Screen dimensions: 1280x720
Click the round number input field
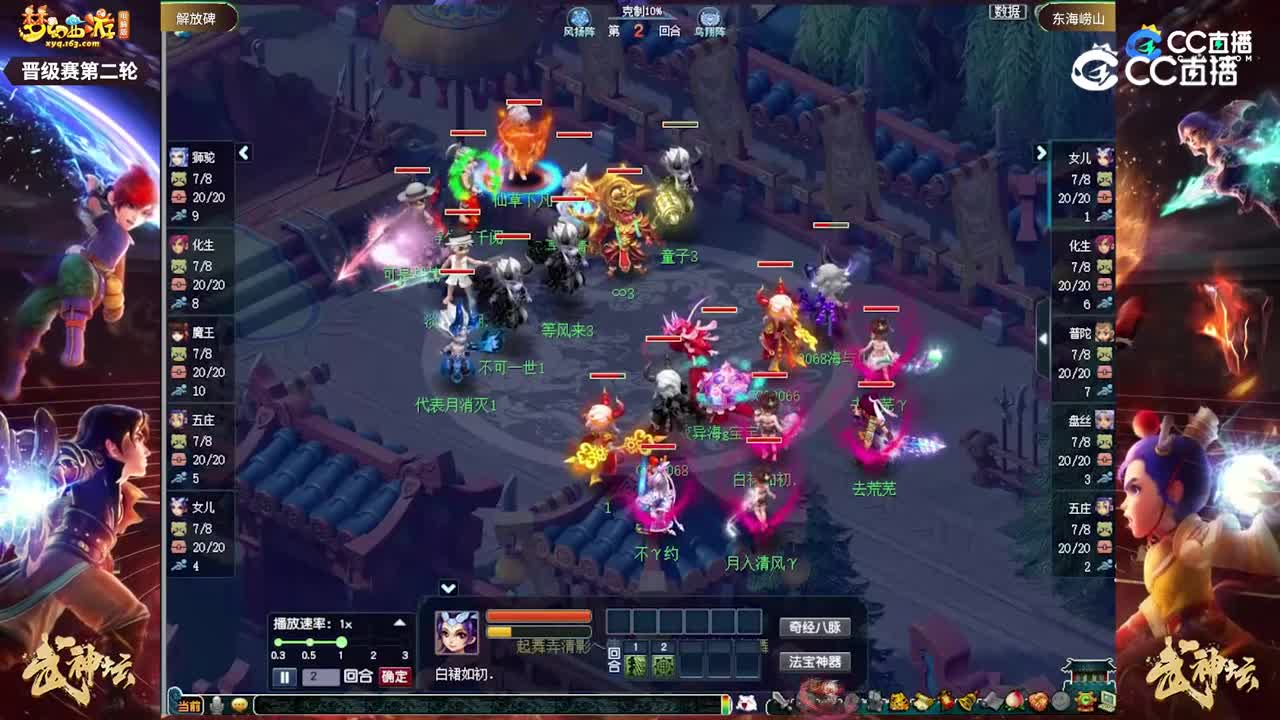(x=320, y=676)
